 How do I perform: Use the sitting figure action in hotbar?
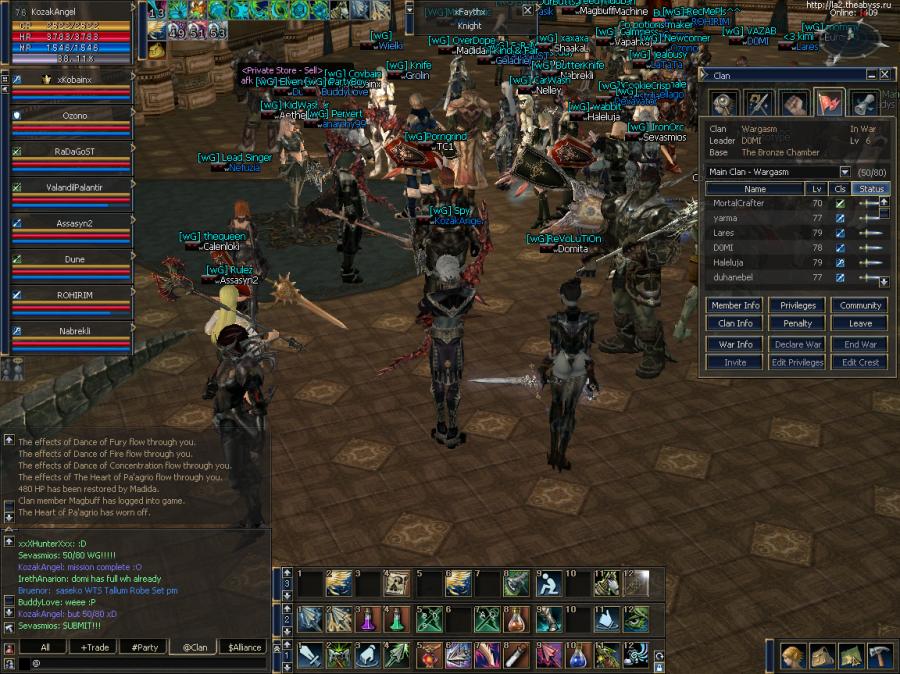click(548, 583)
